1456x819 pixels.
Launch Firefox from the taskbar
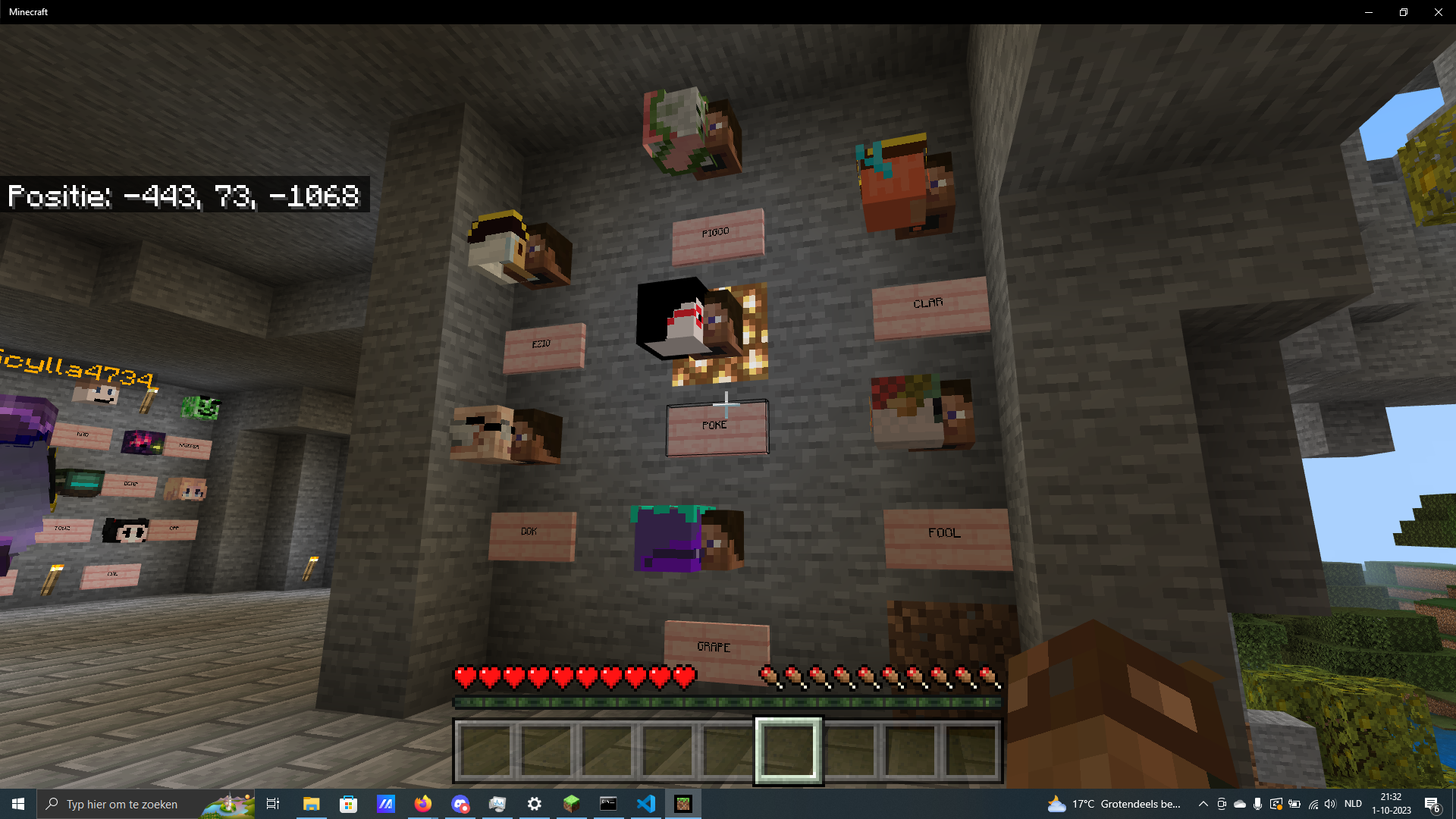422,803
